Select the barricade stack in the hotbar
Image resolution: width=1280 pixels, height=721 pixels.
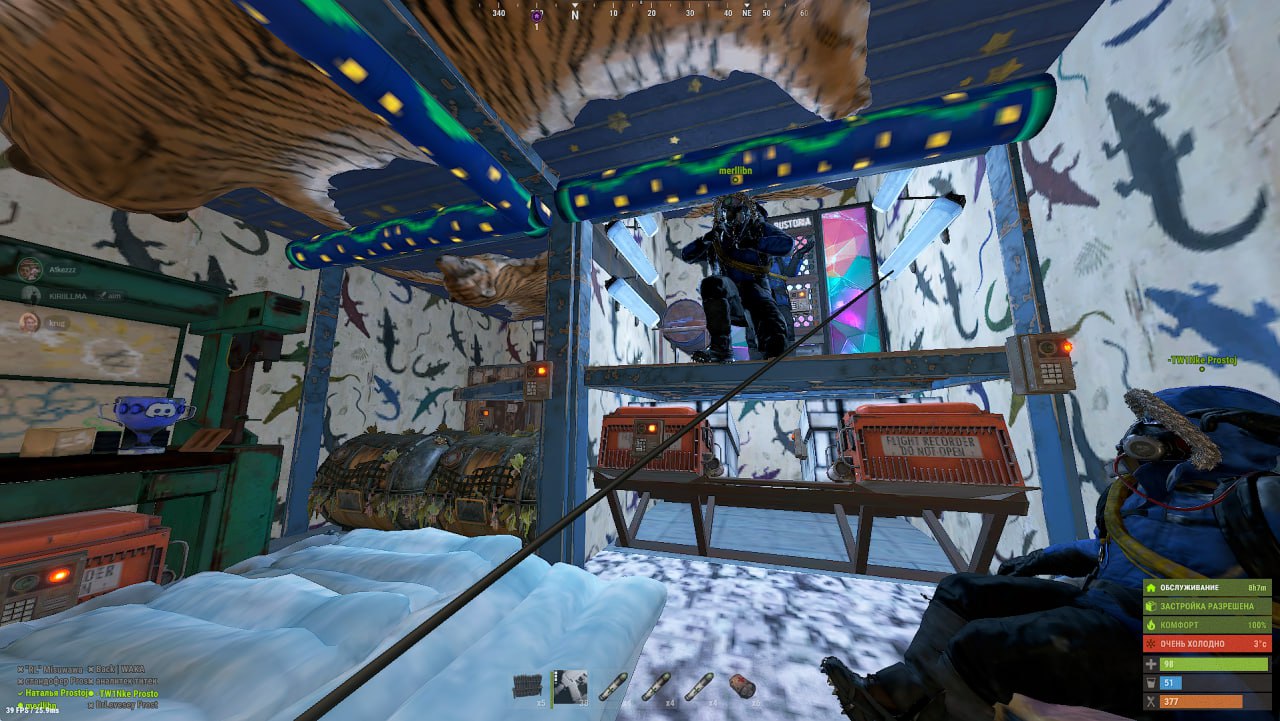(527, 686)
